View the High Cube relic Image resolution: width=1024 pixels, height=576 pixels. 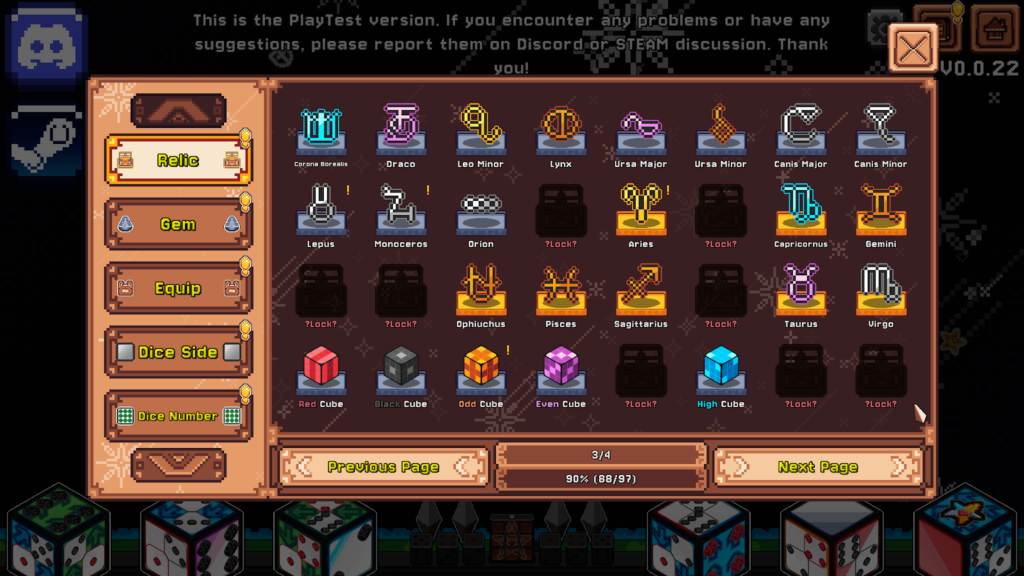(721, 370)
